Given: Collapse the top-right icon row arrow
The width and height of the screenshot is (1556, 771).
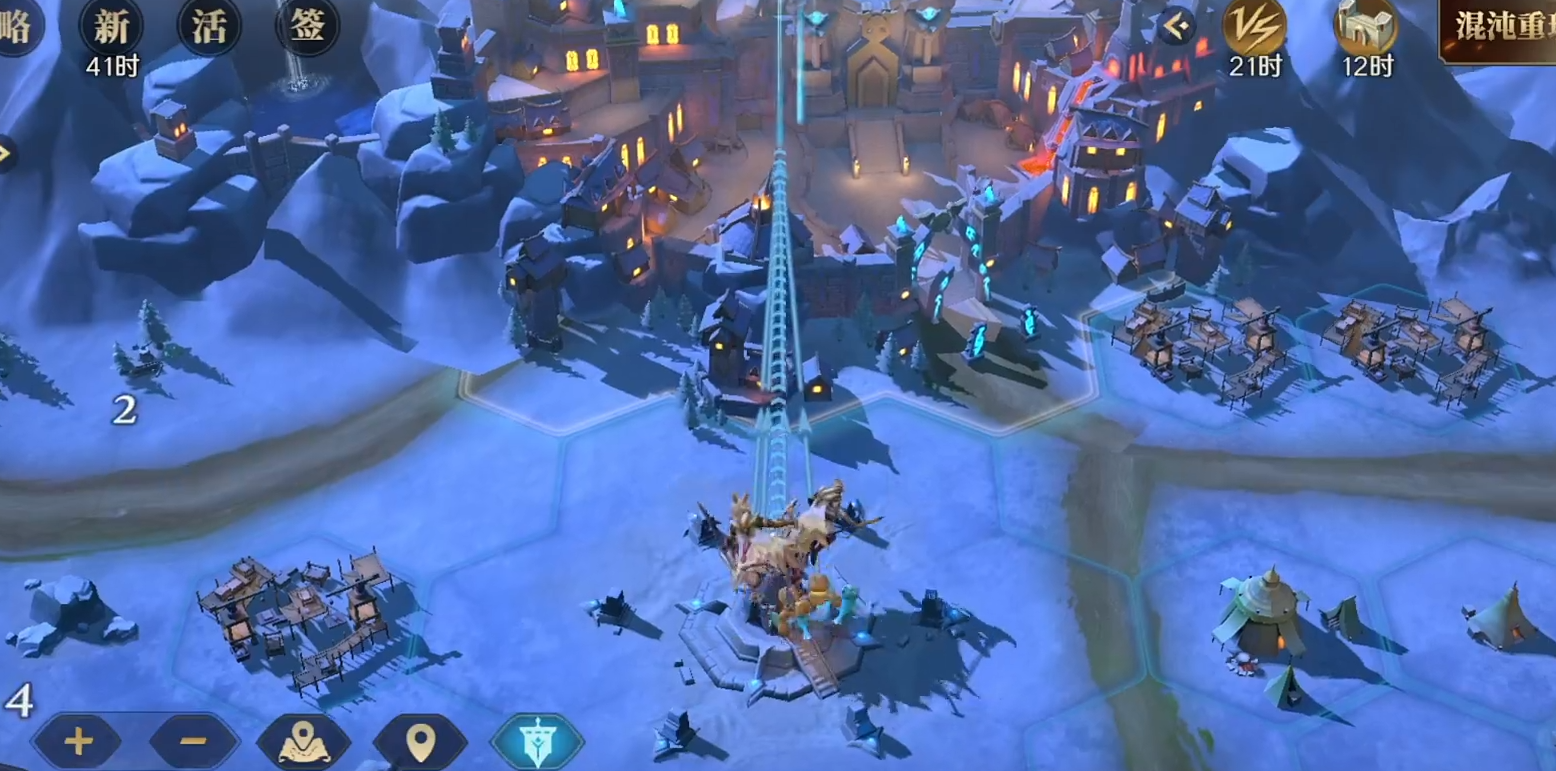Looking at the screenshot, I should coord(1177,26).
